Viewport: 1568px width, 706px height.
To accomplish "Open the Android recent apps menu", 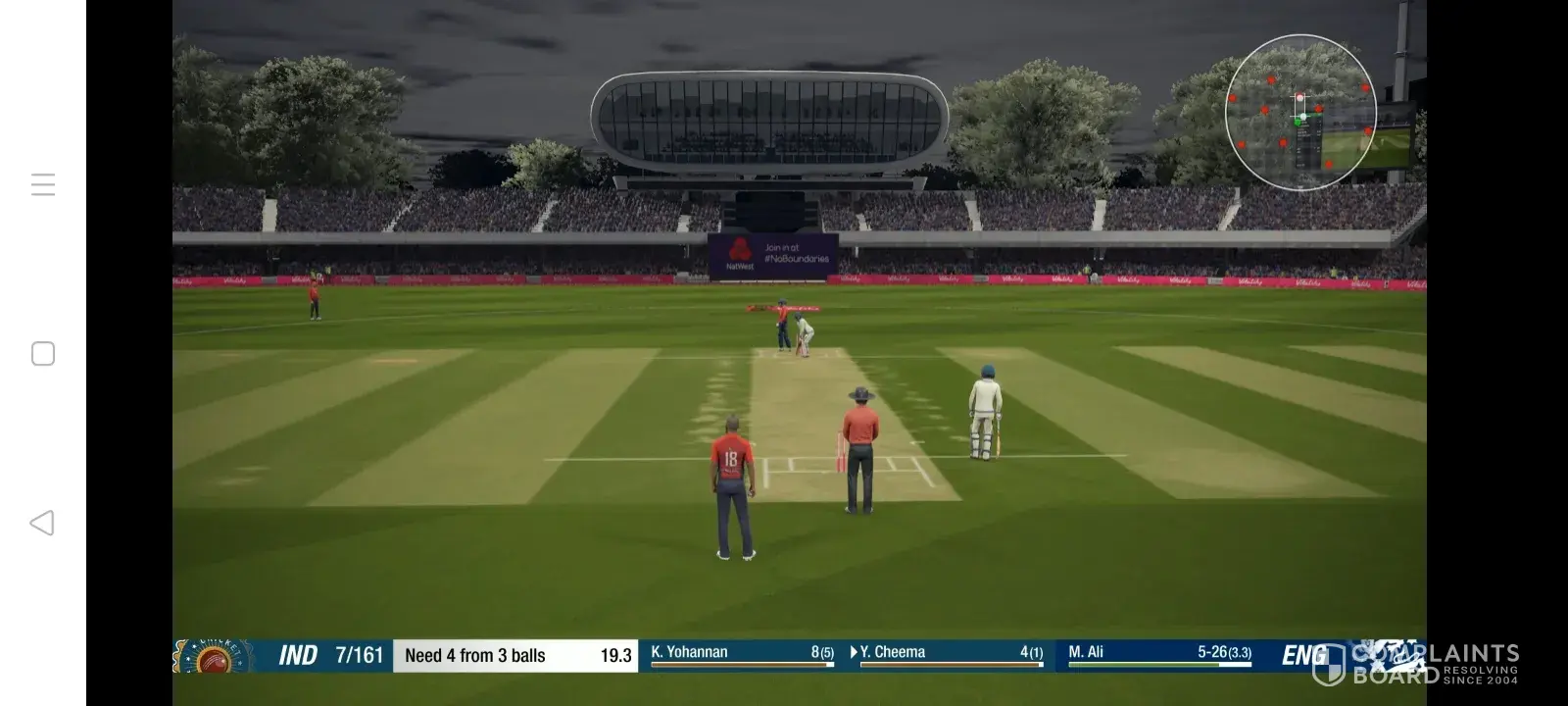I will [x=43, y=184].
